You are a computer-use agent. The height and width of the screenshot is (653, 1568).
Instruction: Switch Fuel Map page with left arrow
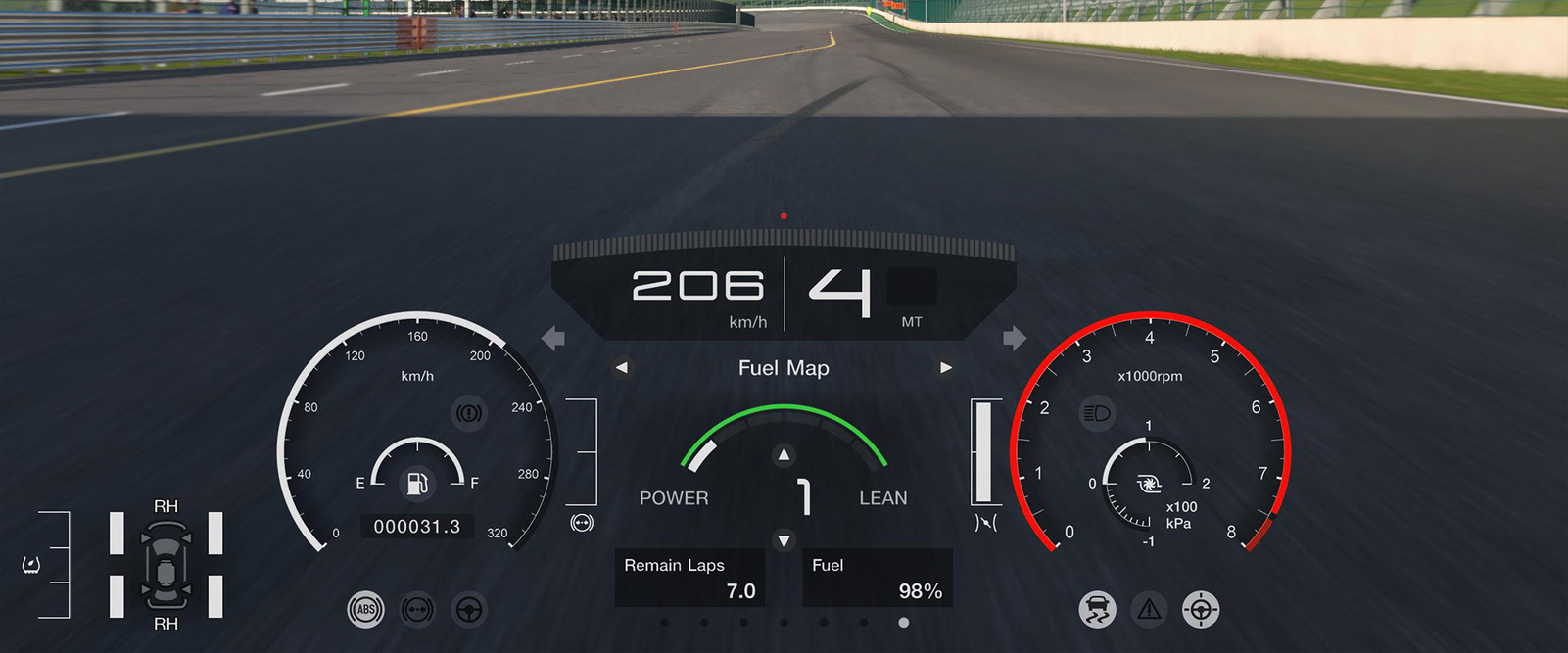click(x=622, y=368)
